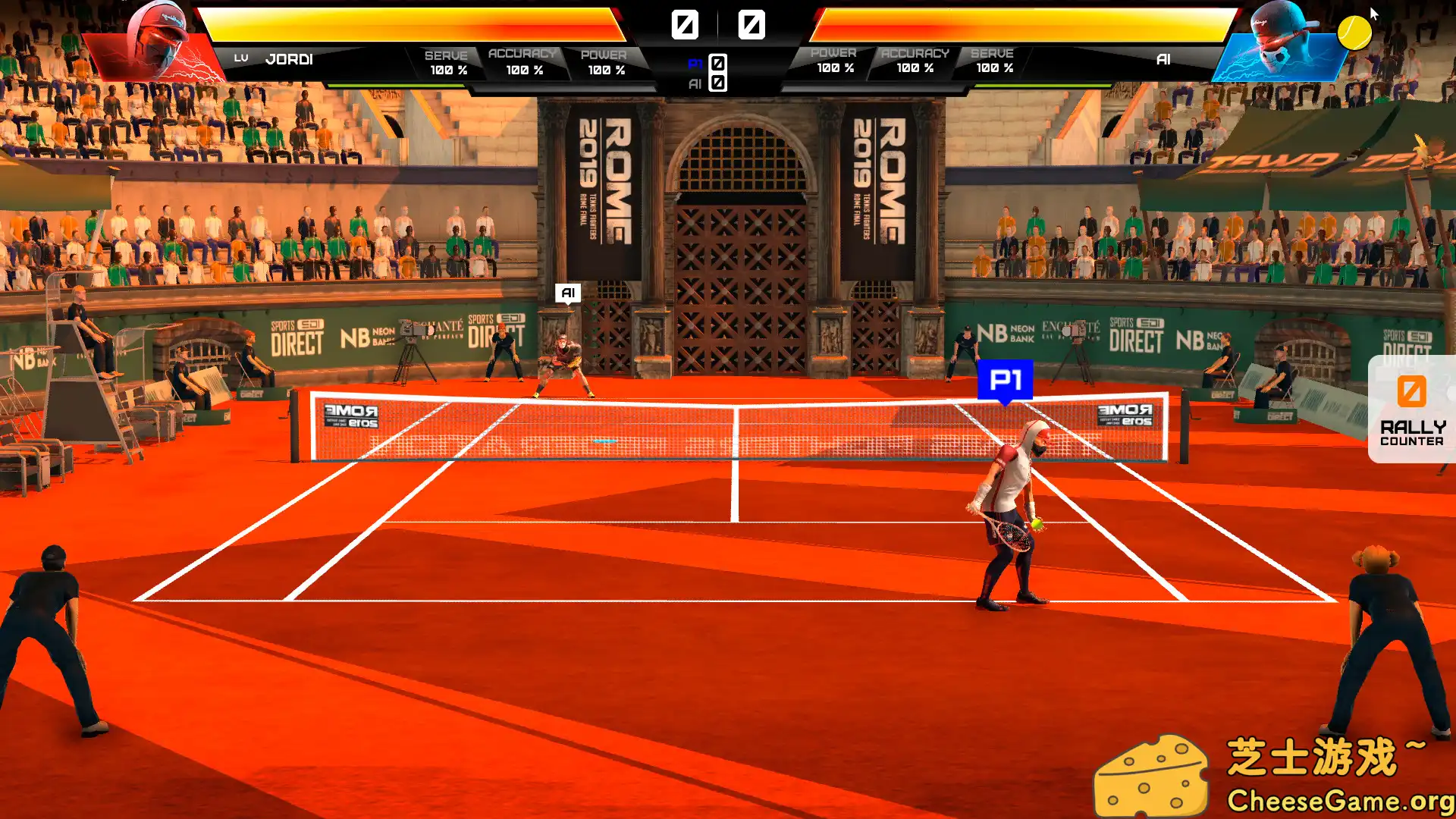
Task: Click the AI marker above the far court player
Action: [569, 293]
